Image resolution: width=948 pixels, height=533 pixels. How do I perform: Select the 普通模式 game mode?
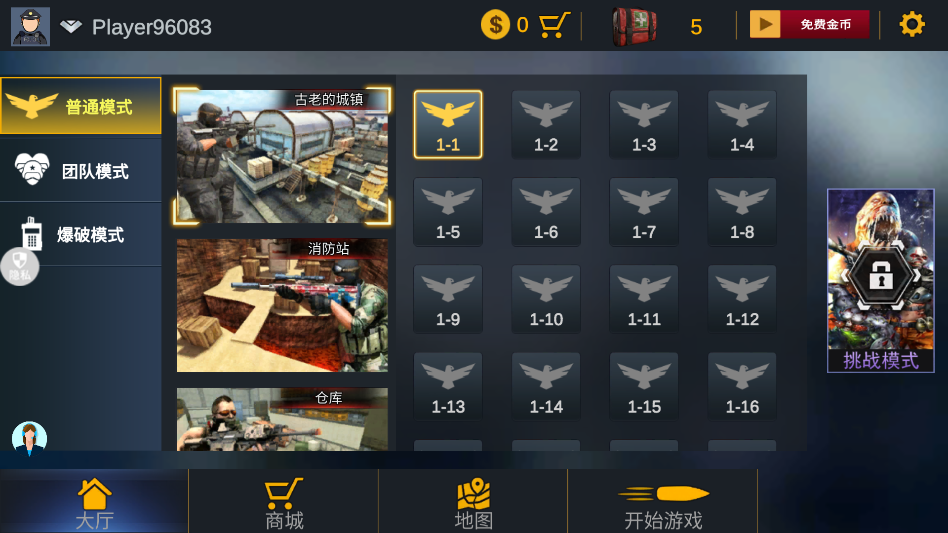81,106
